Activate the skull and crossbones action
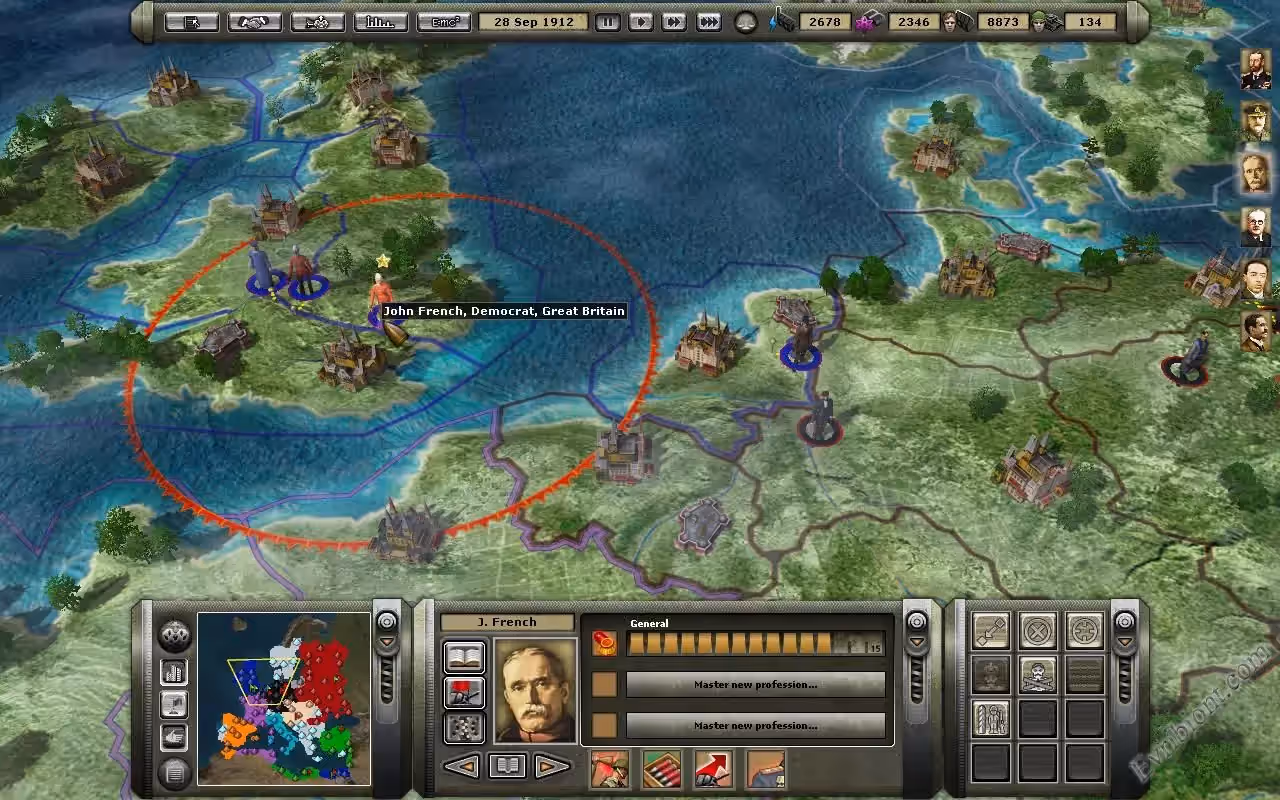This screenshot has height=800, width=1280. pos(1038,675)
